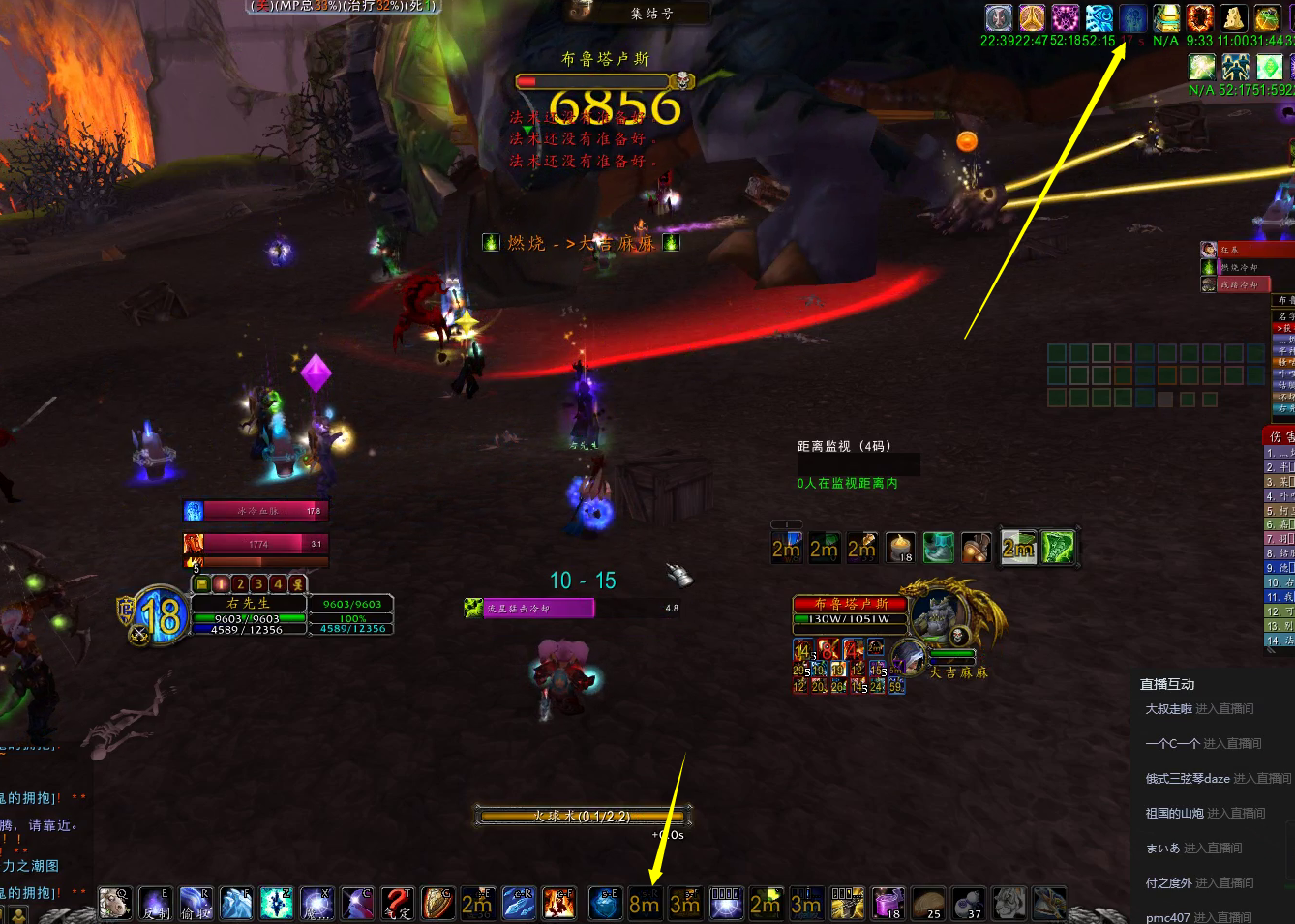Screen dimensions: 1295x924
Task: Use the hotbar item with count 37
Action: point(968,903)
